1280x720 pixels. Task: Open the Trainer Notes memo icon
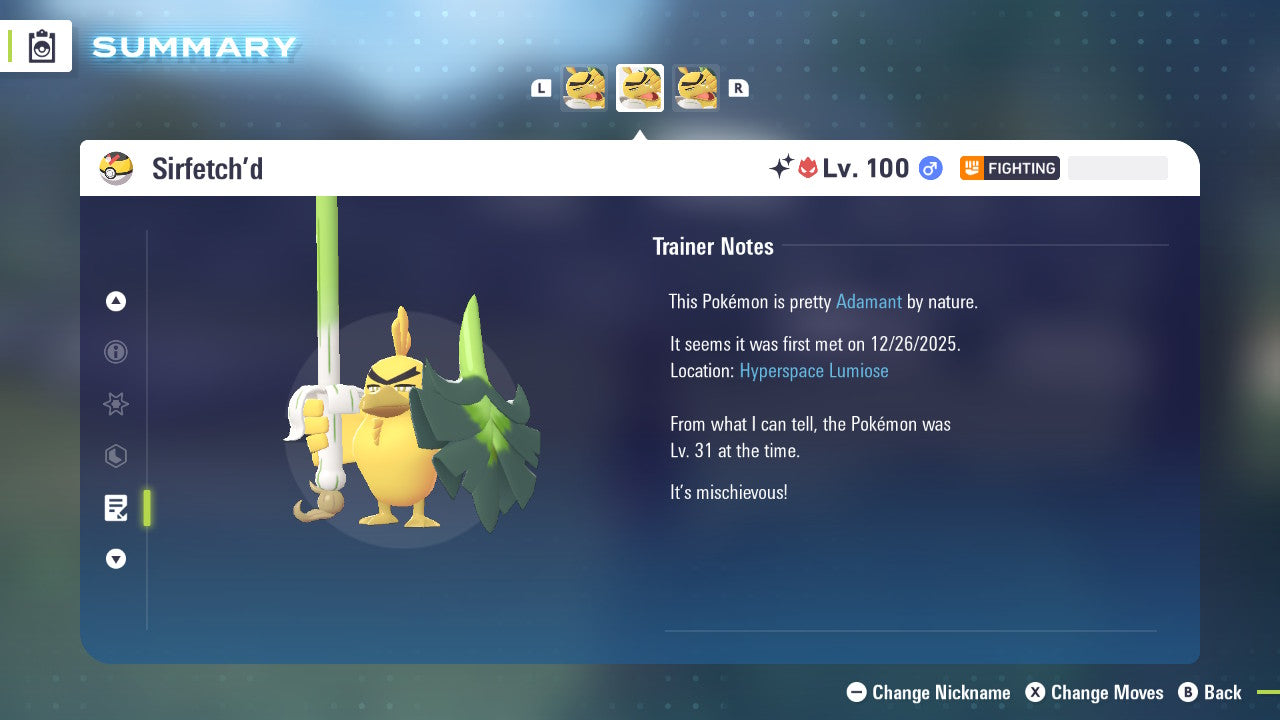click(x=116, y=508)
